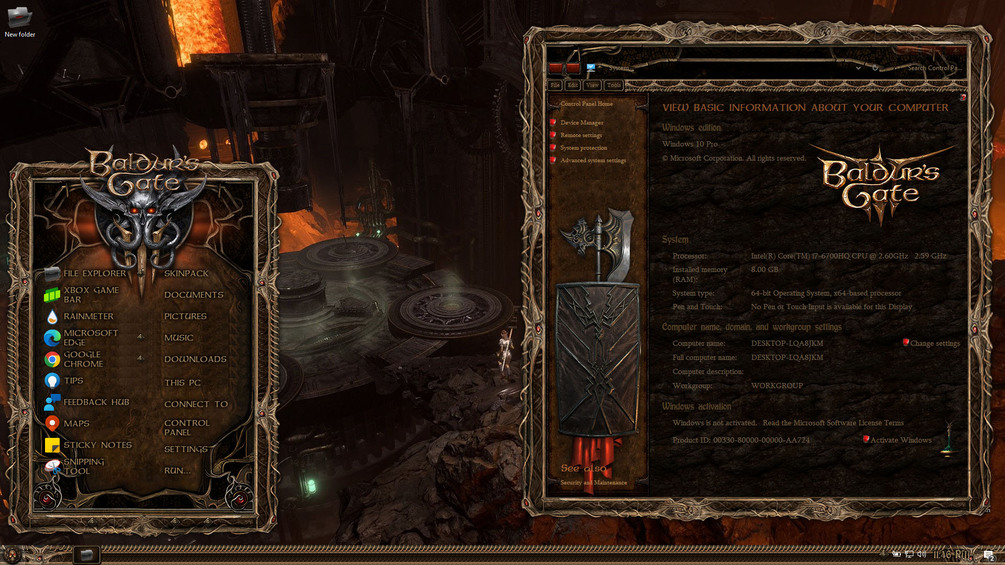This screenshot has width=1005, height=565.
Task: Open Advanced system settings
Action: (x=593, y=160)
